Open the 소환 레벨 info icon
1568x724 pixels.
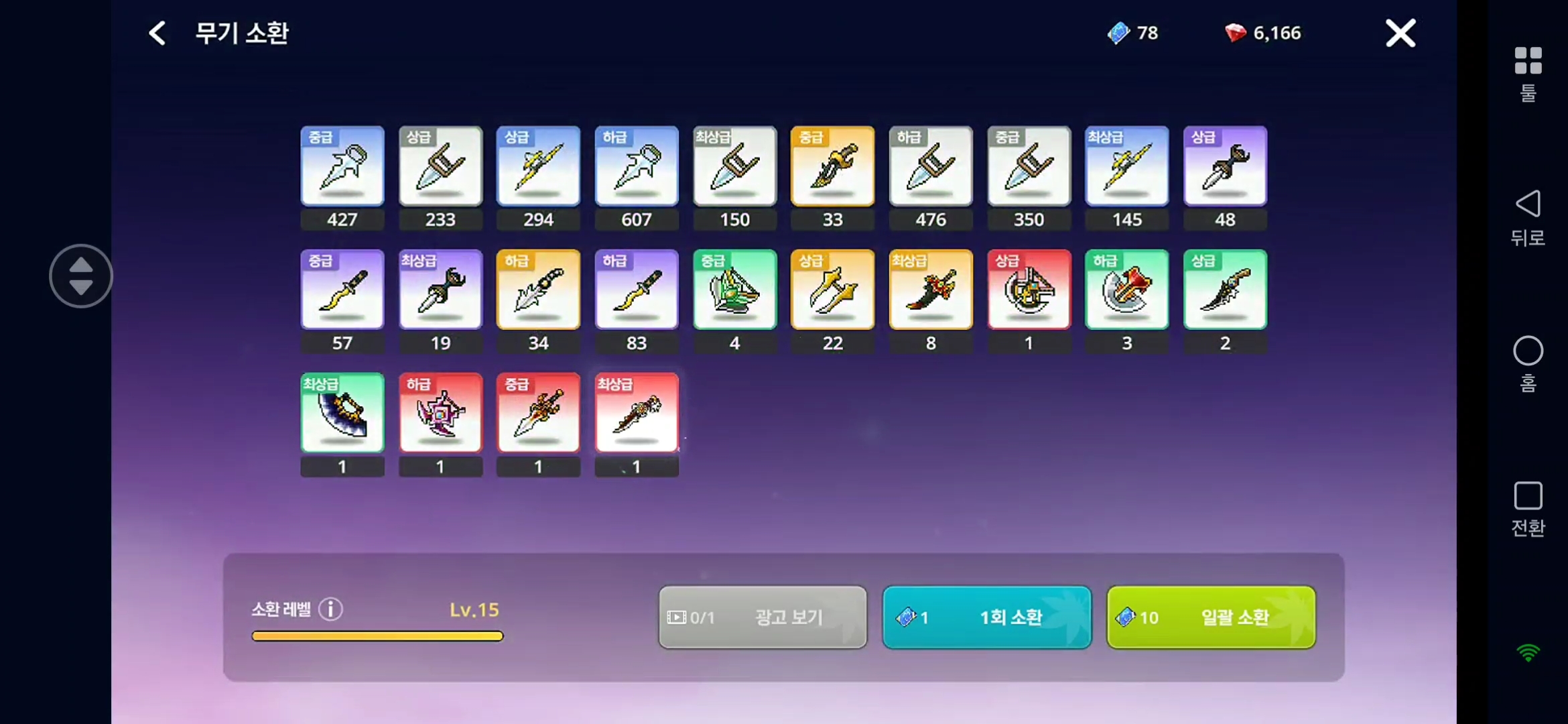[x=330, y=609]
